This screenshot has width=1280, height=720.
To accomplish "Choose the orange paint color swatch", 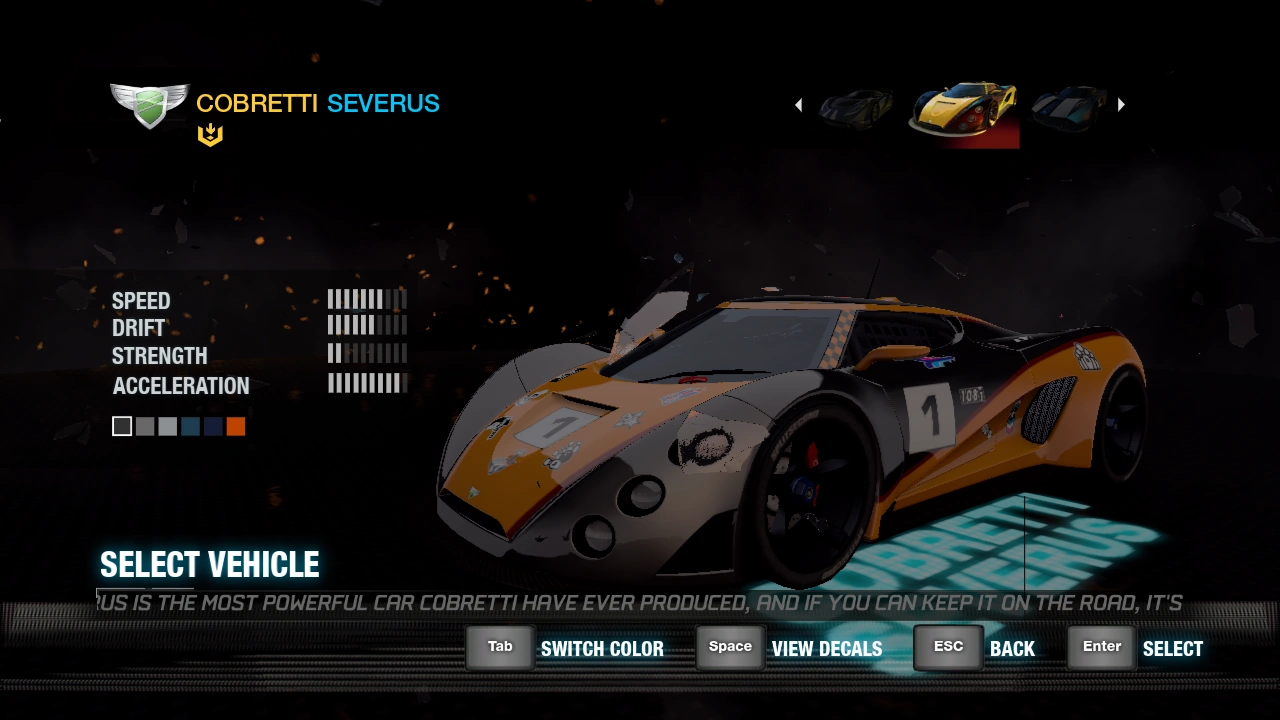I will 236,427.
